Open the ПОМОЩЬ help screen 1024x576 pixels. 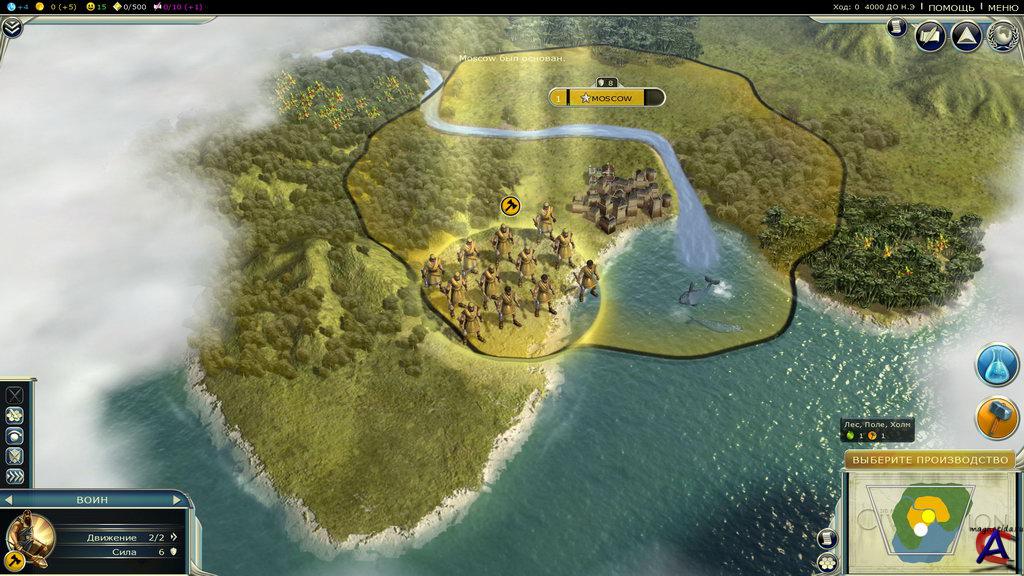pos(950,7)
